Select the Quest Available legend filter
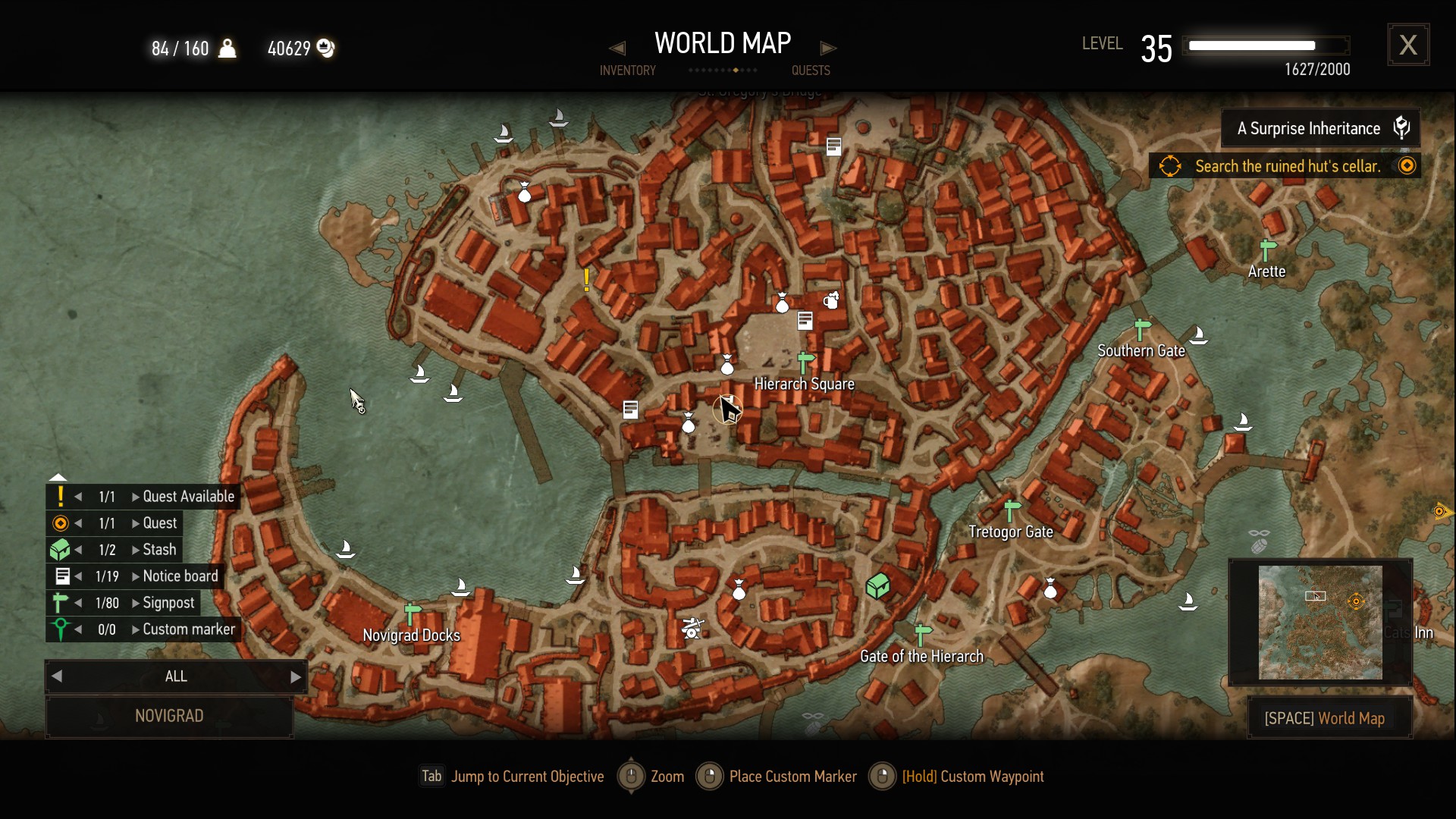The width and height of the screenshot is (1456, 819). click(x=188, y=497)
